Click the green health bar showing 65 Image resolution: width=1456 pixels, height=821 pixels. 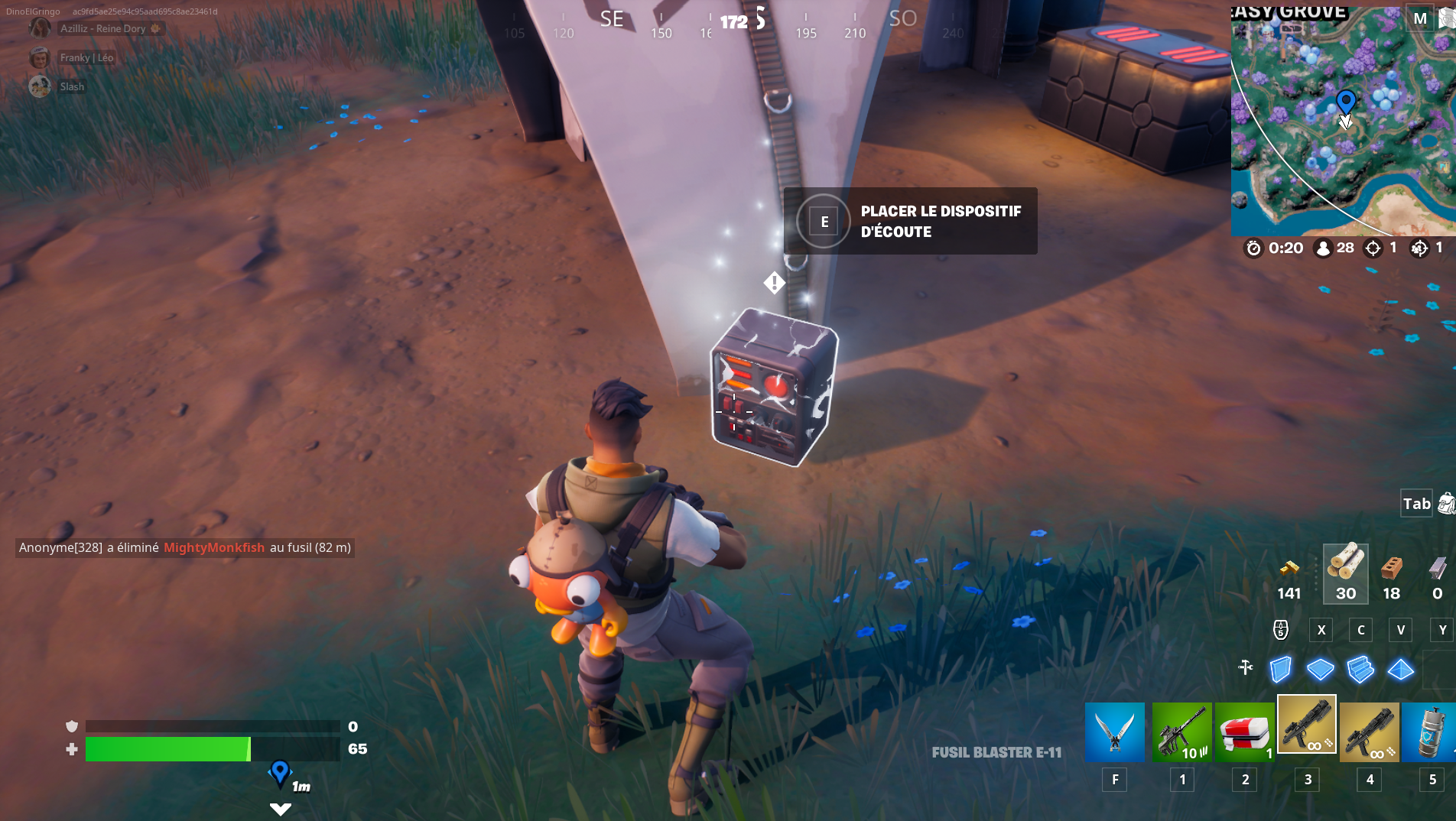coord(168,749)
